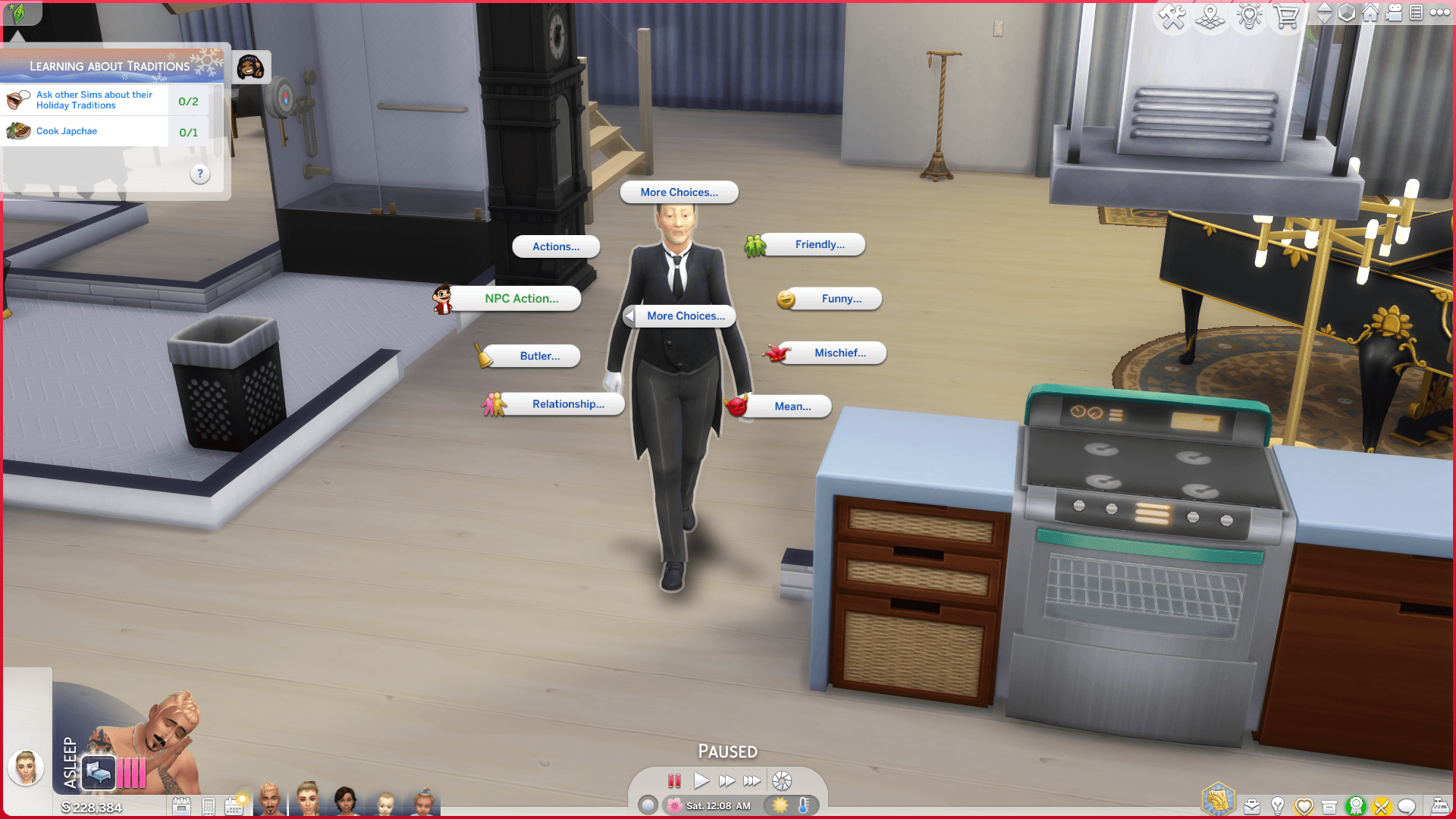Click the "Cook Japchae" goal link

[67, 130]
